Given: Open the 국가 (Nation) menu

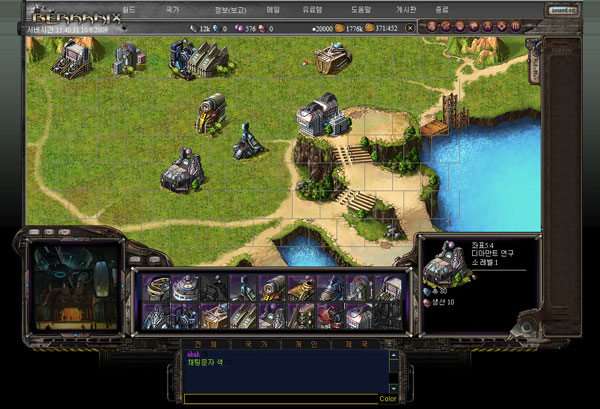Looking at the screenshot, I should [173, 9].
